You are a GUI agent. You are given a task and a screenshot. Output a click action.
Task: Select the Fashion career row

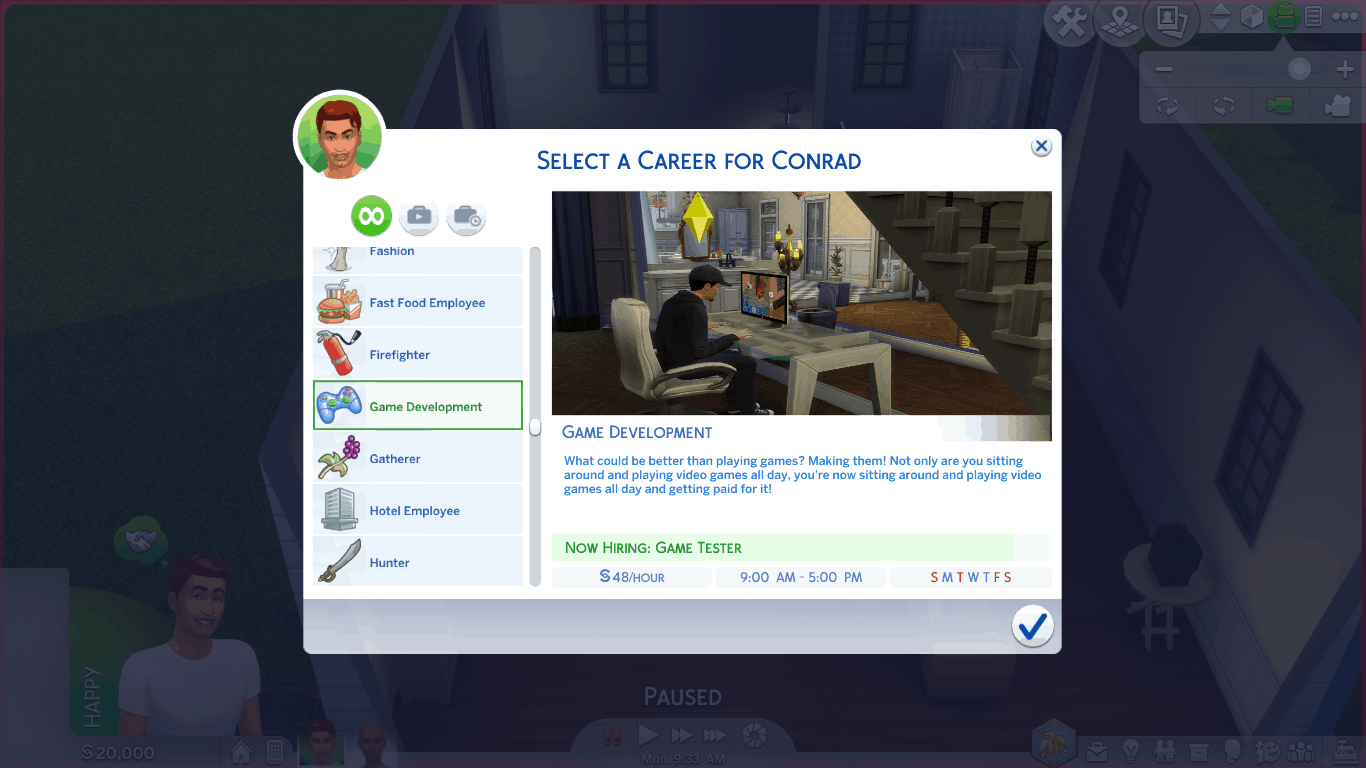[418, 256]
